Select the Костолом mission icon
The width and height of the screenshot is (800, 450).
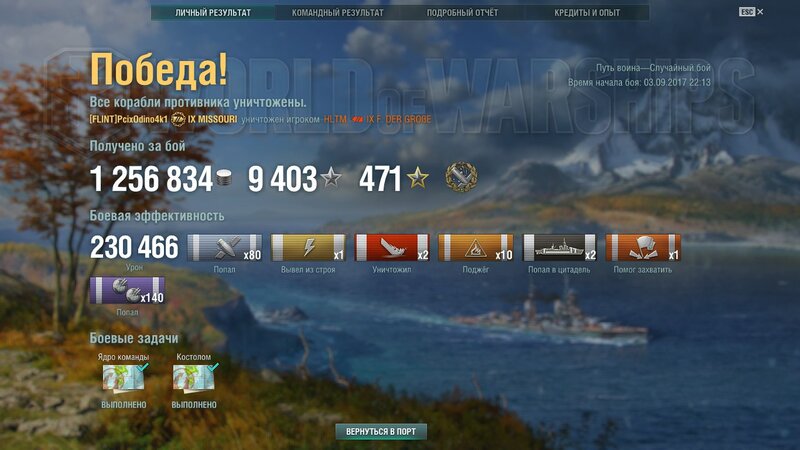tap(194, 379)
